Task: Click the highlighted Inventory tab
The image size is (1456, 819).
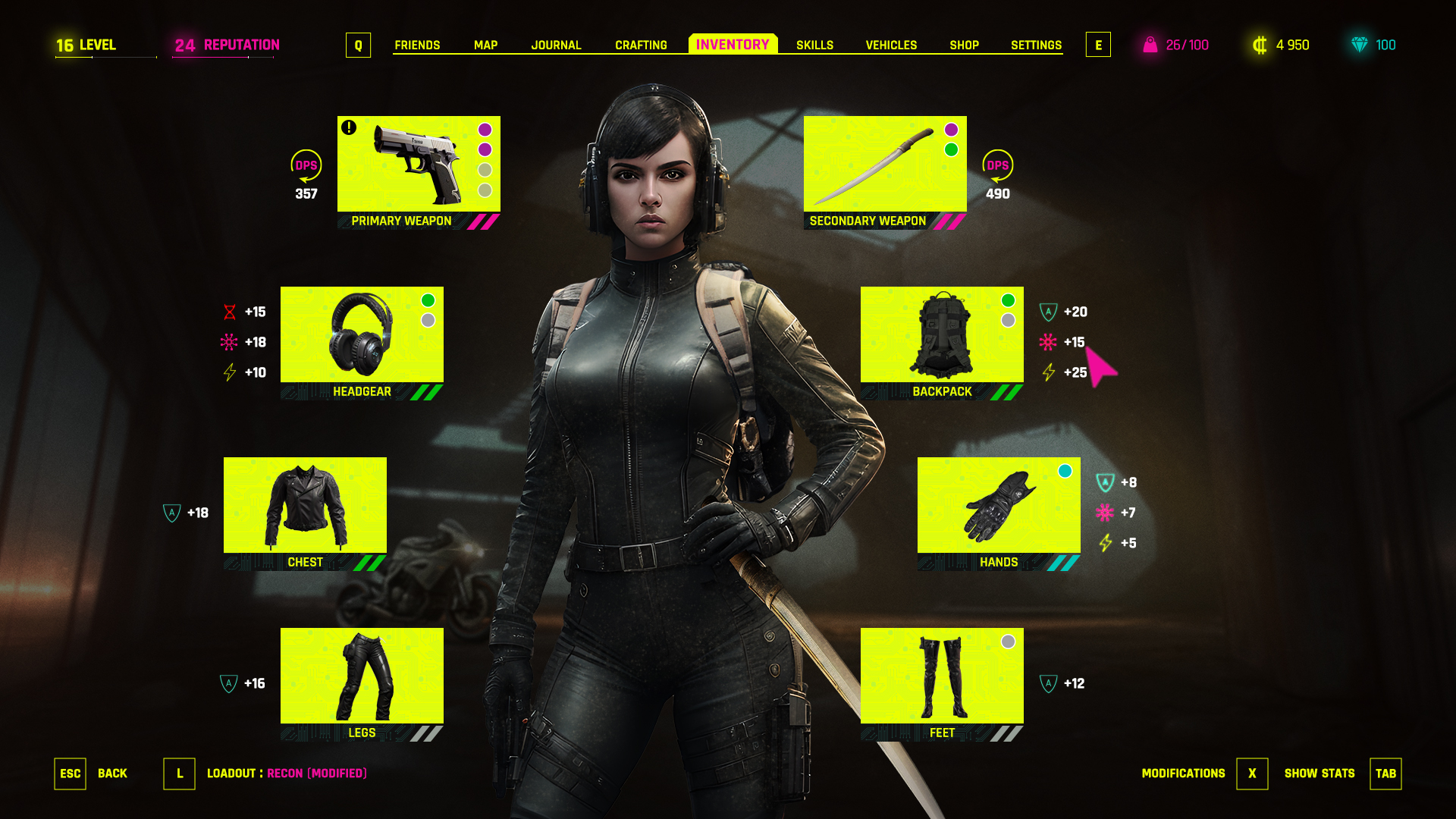Action: (x=733, y=45)
